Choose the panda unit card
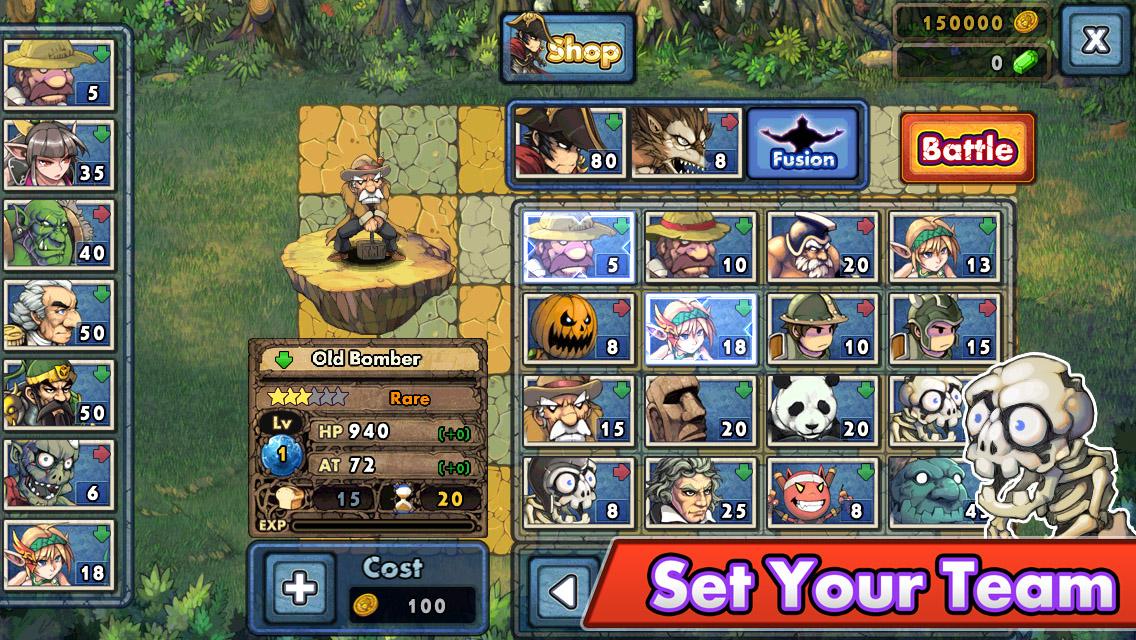Screen dimensions: 1136x640 [823, 410]
